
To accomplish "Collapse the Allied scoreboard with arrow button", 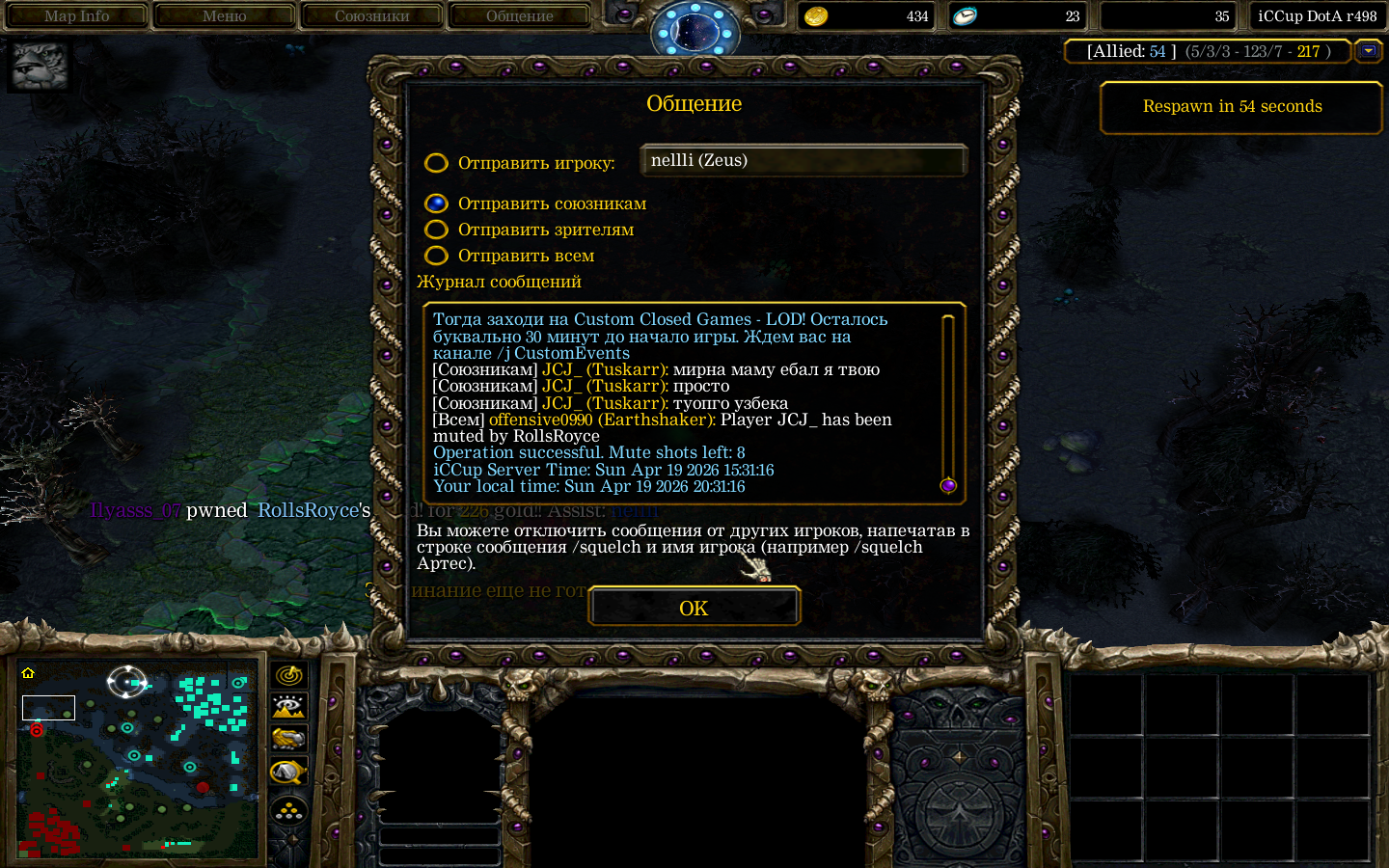I will [1368, 51].
